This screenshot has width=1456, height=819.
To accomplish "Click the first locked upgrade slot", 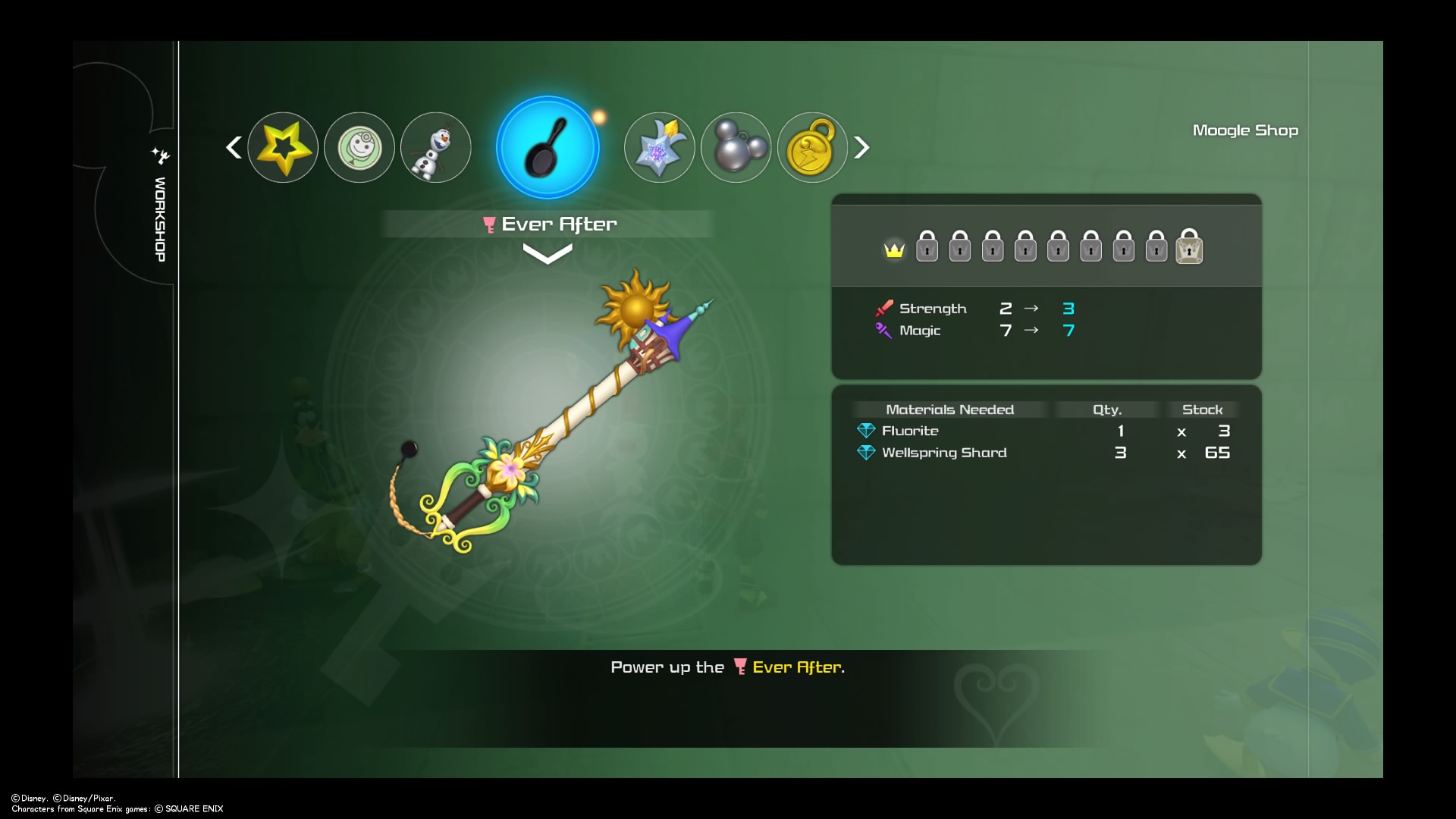I will click(x=927, y=246).
